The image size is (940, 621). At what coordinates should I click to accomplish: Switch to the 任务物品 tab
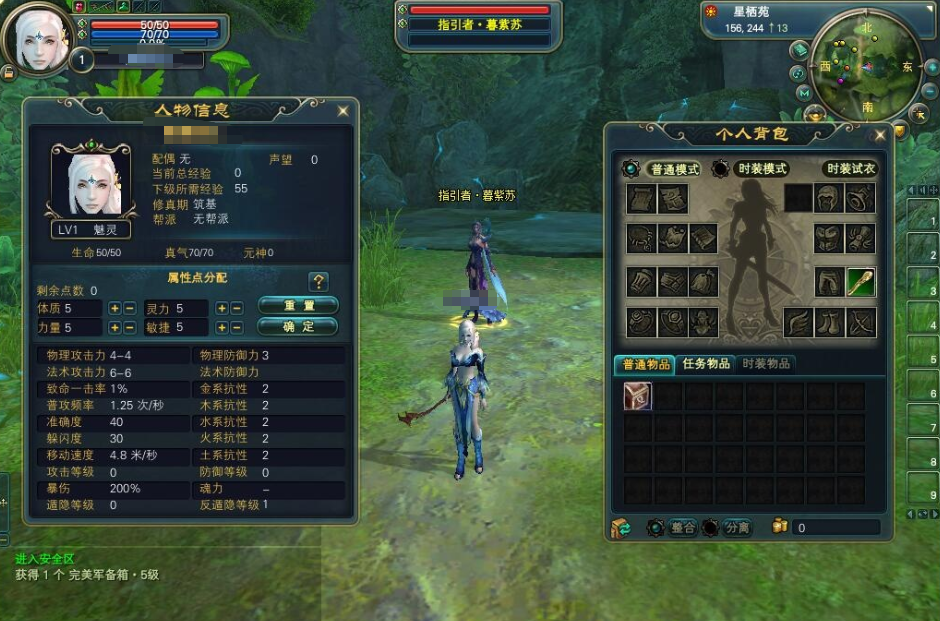click(x=705, y=364)
